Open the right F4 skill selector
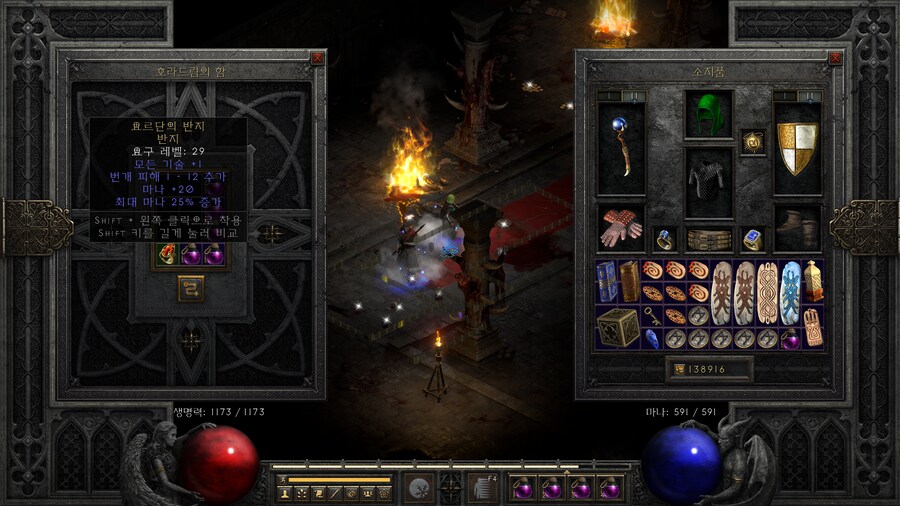The width and height of the screenshot is (900, 506). [484, 488]
